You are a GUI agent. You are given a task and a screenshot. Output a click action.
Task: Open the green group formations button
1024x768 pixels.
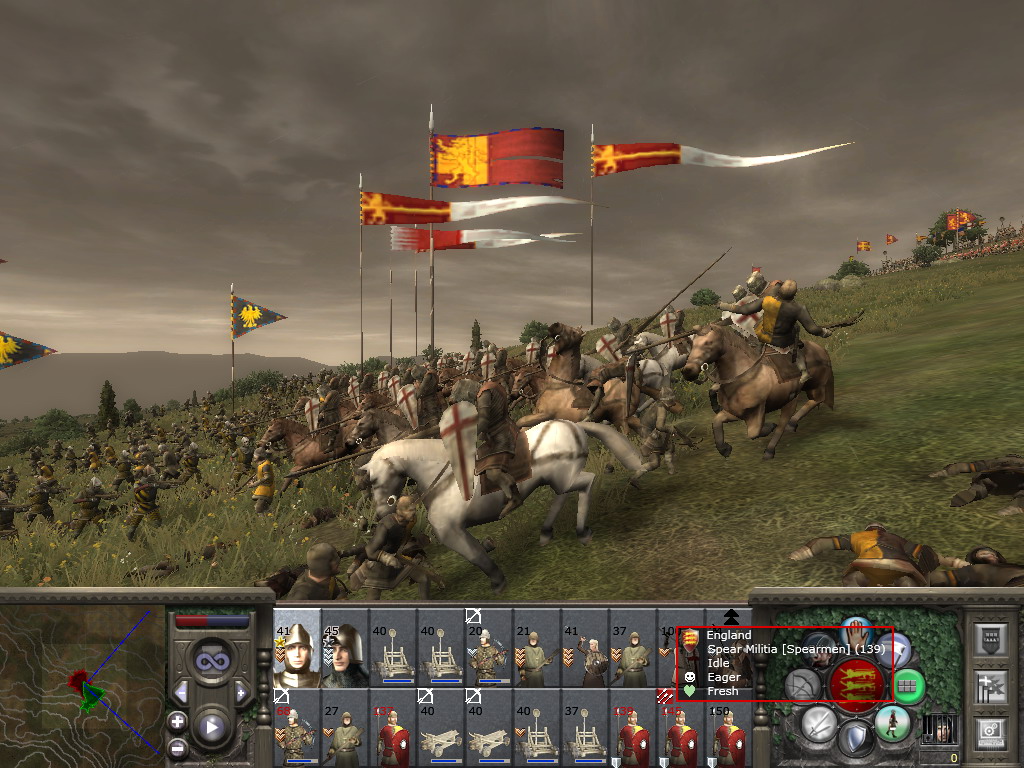(x=908, y=686)
